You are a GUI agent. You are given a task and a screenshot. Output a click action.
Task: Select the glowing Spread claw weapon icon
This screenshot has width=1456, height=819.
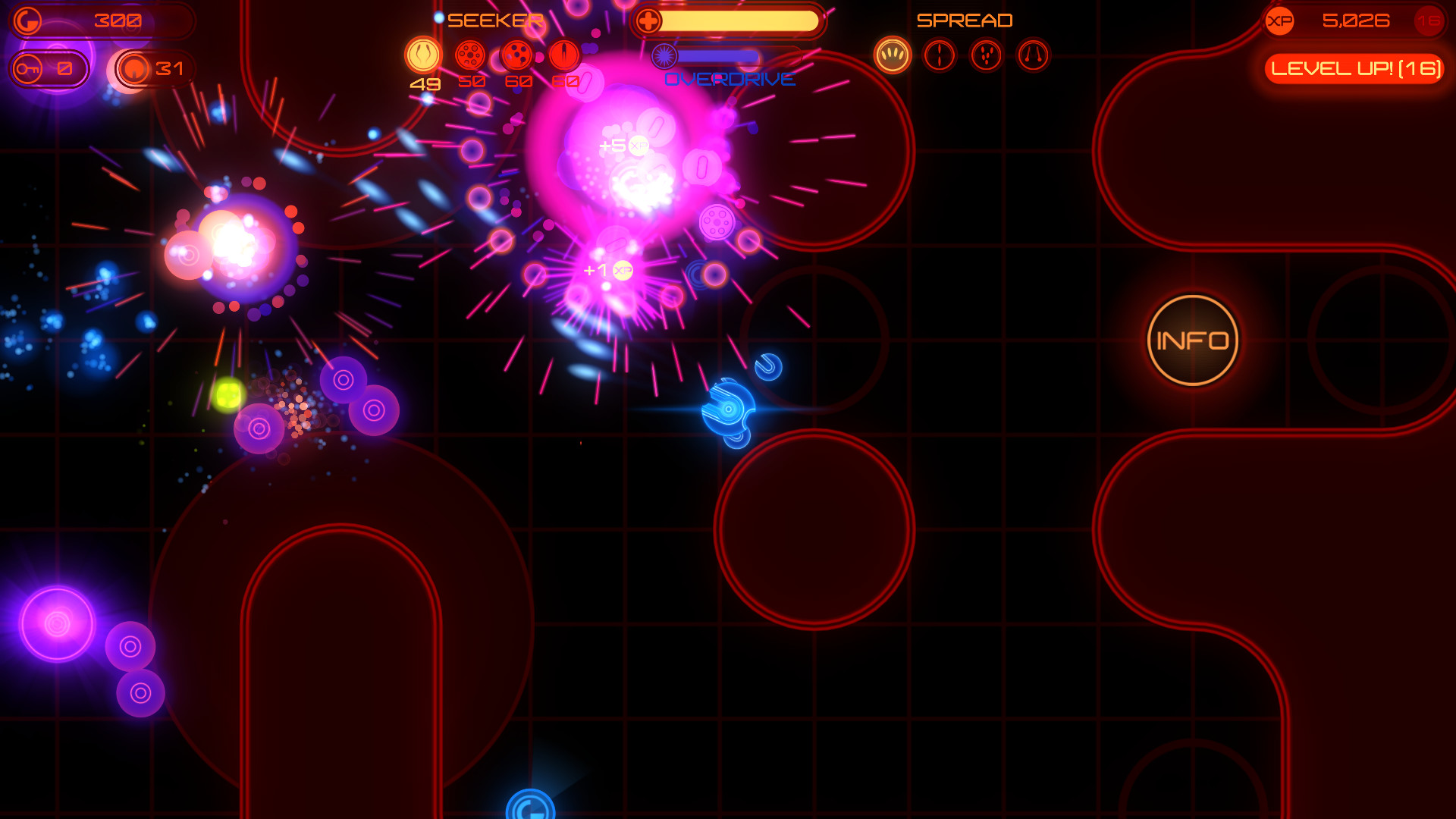pyautogui.click(x=893, y=55)
